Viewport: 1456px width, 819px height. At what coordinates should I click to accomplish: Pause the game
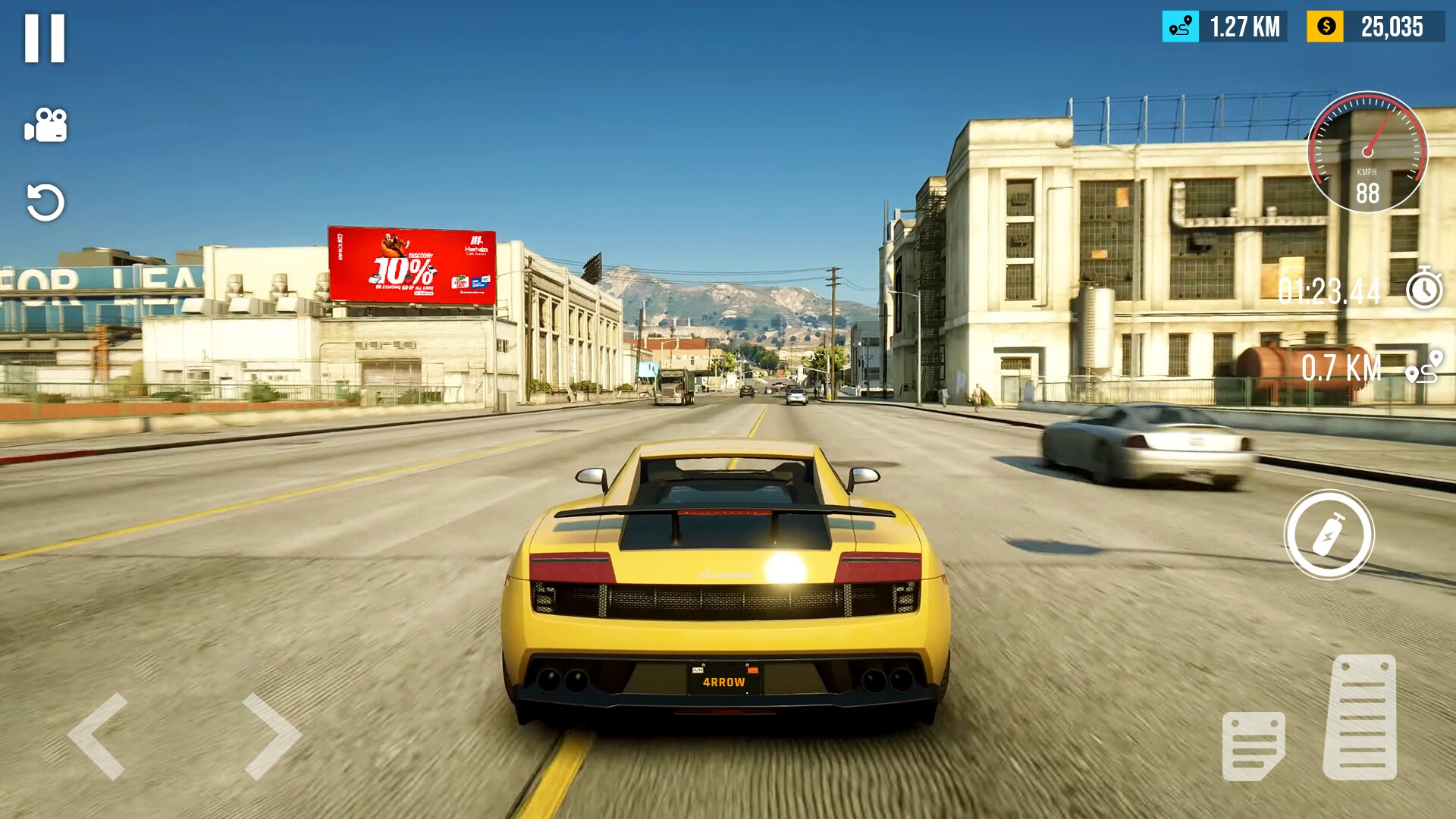(45, 38)
